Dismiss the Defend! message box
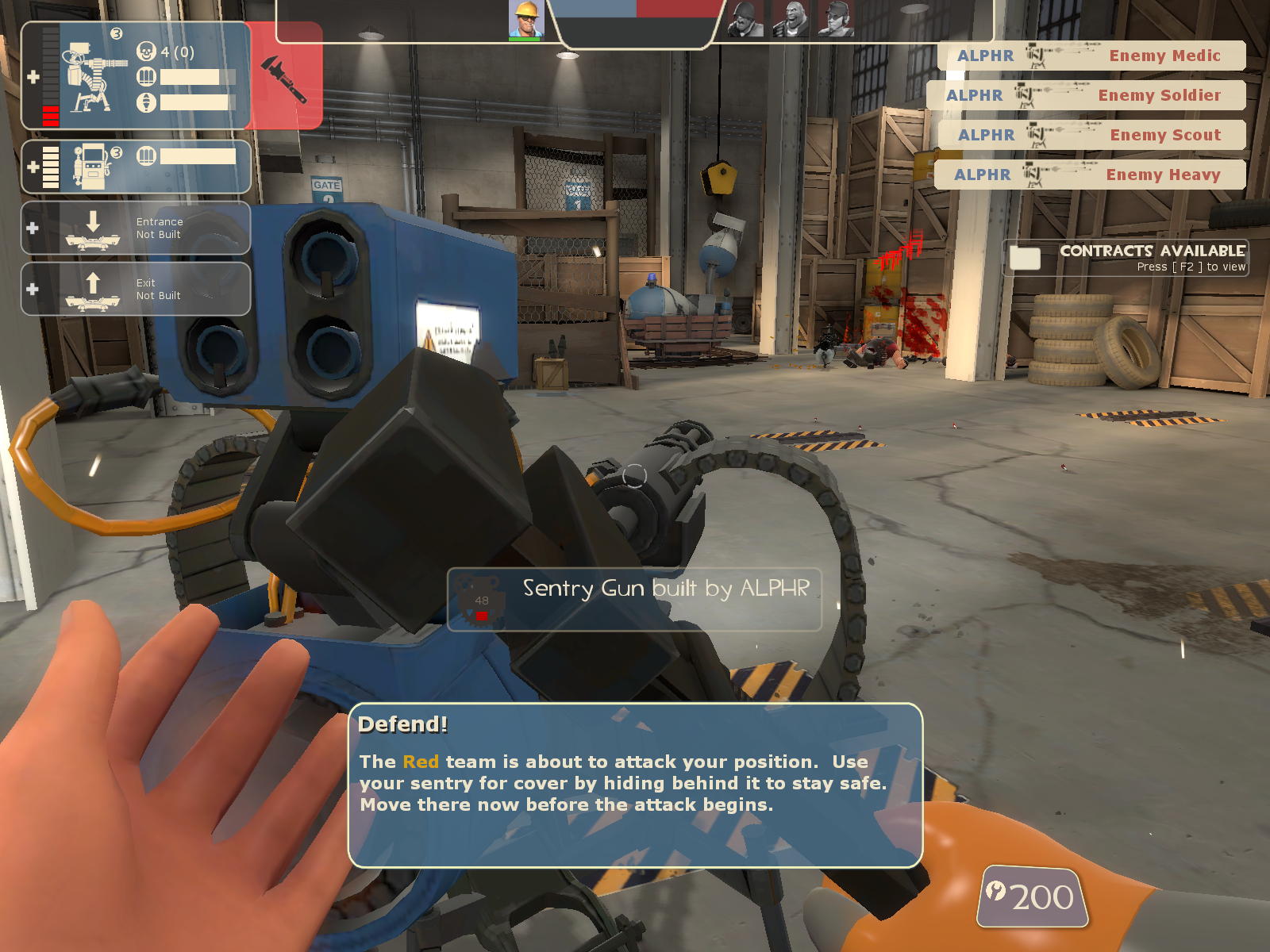 635,785
